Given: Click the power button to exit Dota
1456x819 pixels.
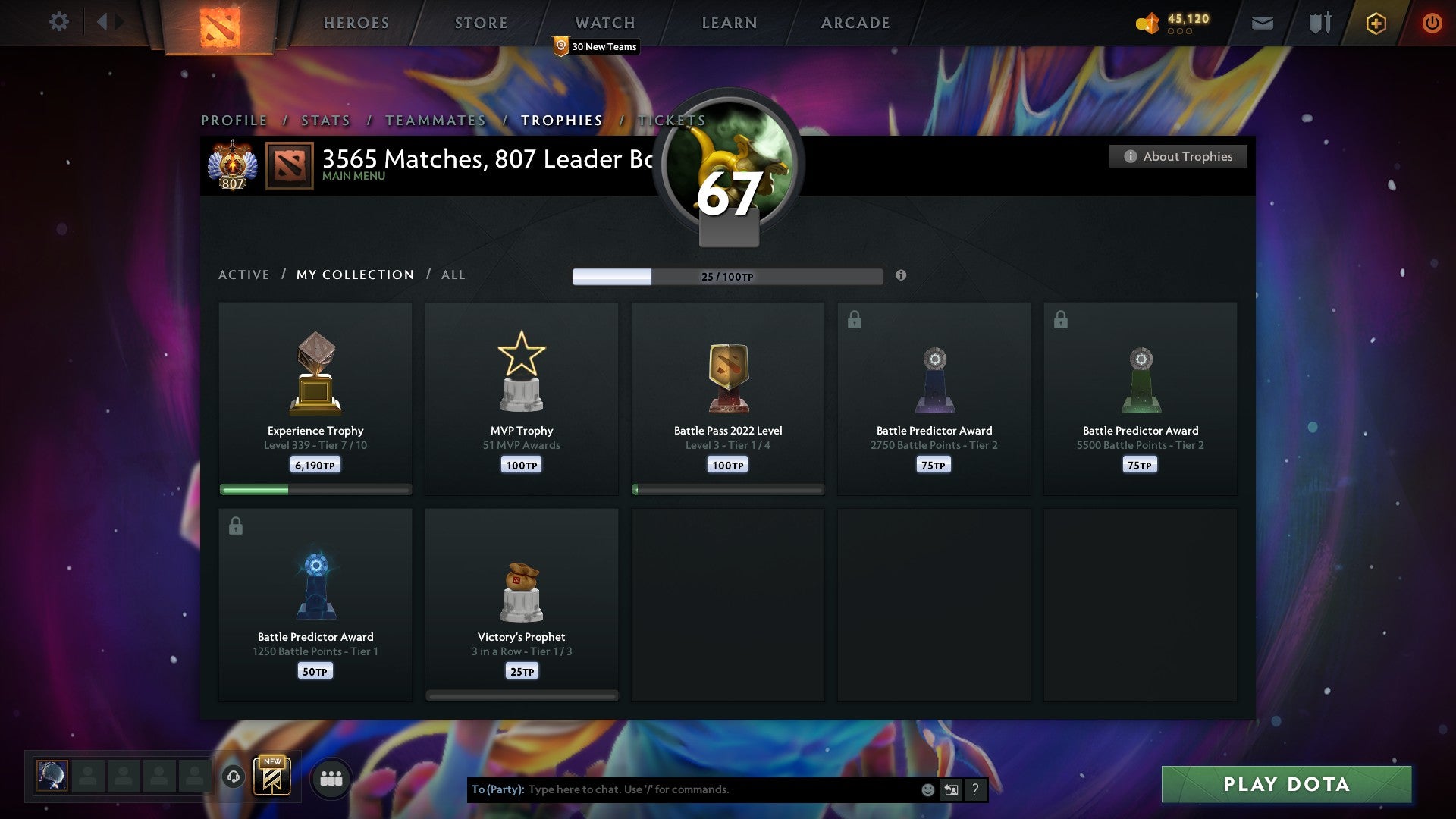Looking at the screenshot, I should point(1432,23).
